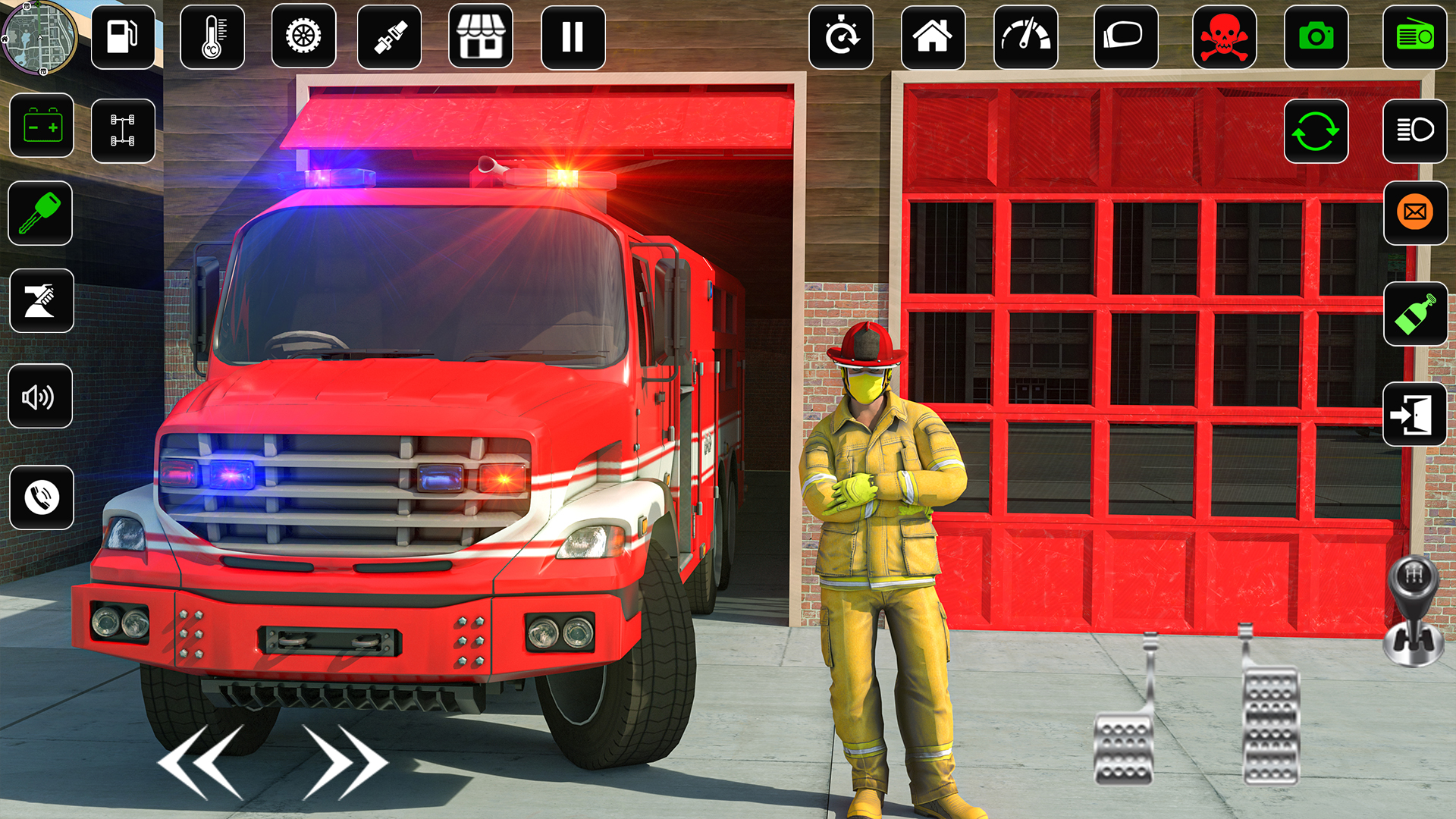The image size is (1456, 819).
Task: Switch the camera view with rotate icon
Action: 1316,131
